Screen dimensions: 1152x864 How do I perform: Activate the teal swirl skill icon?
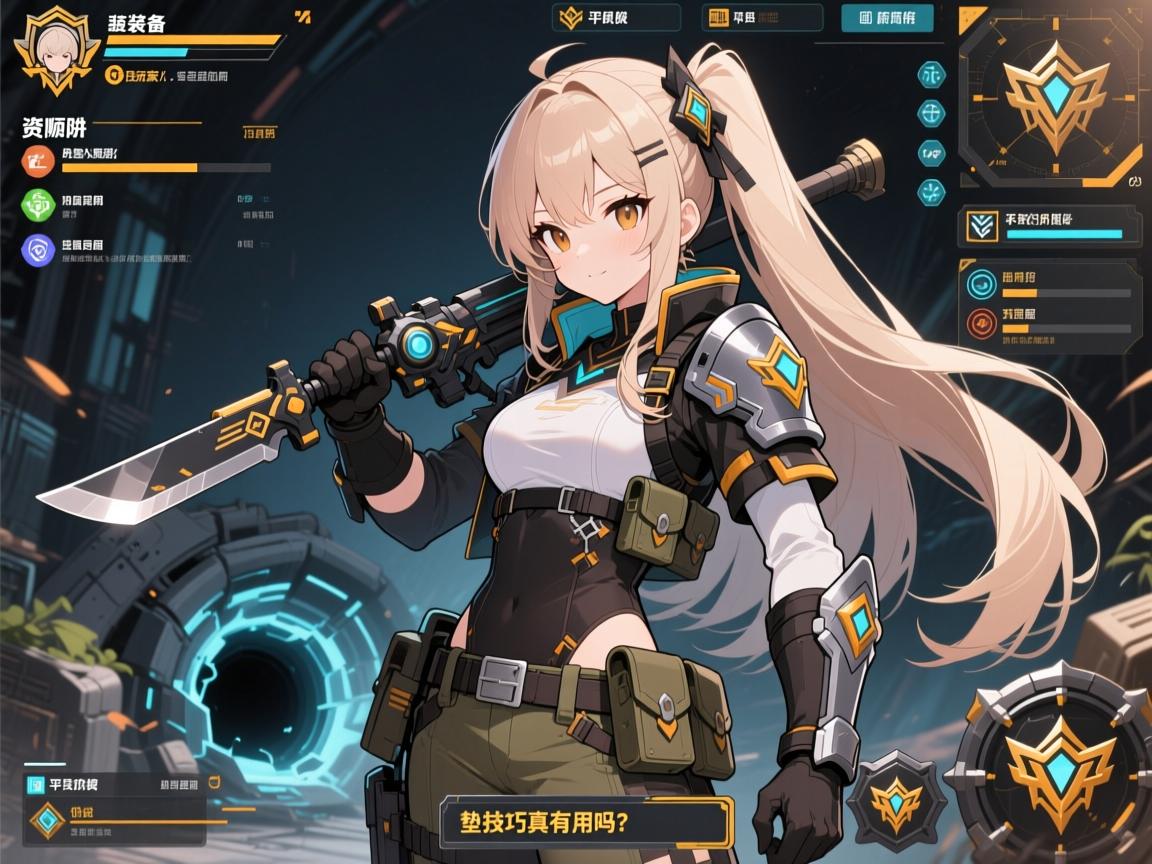coord(982,284)
